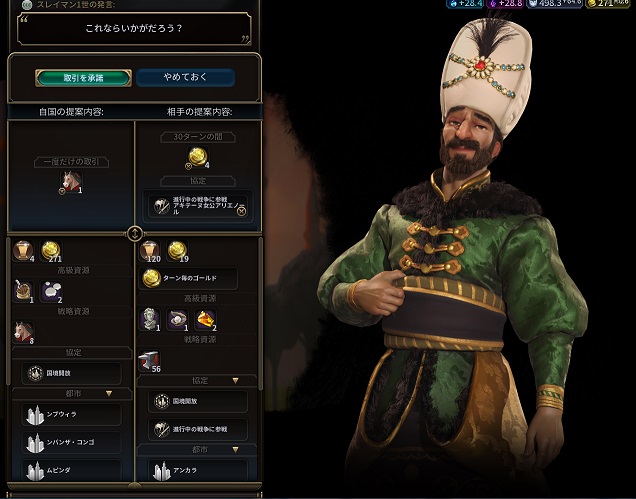Offer the city シバンザ・コンゴ
Screen dimensions: 636x499
pyautogui.click(x=68, y=442)
